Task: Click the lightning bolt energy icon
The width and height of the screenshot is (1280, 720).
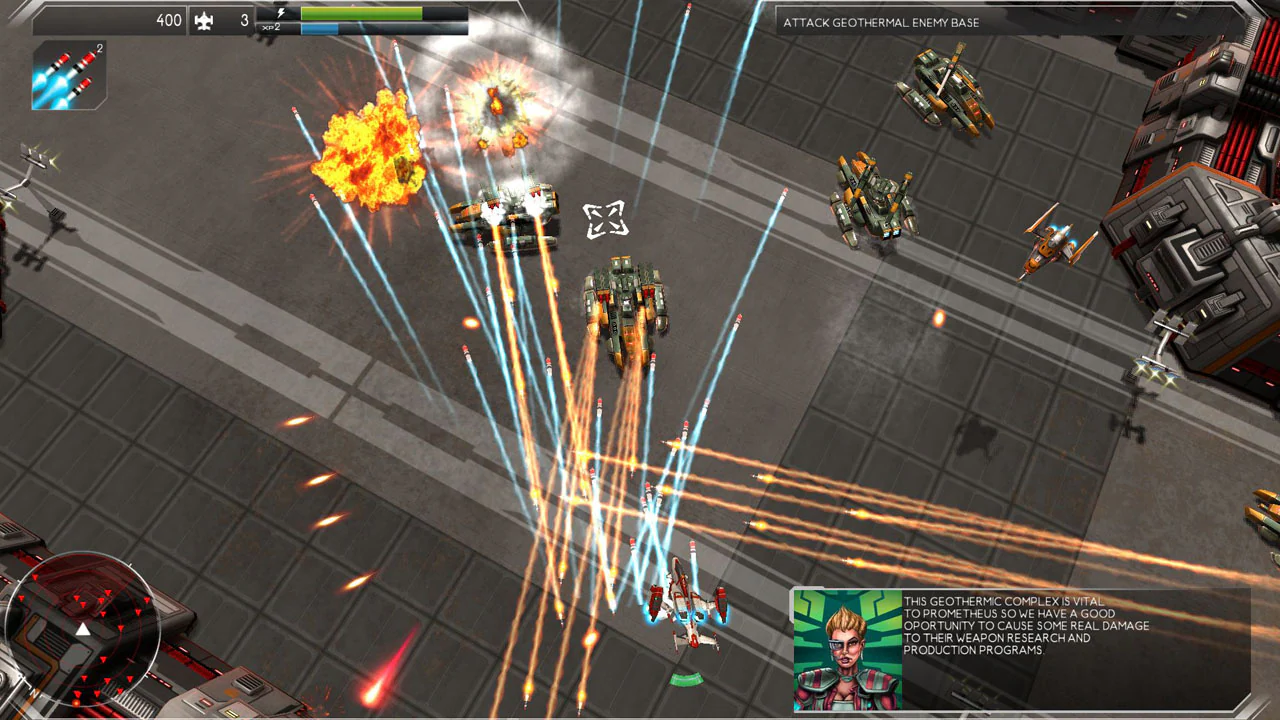Action: [282, 13]
